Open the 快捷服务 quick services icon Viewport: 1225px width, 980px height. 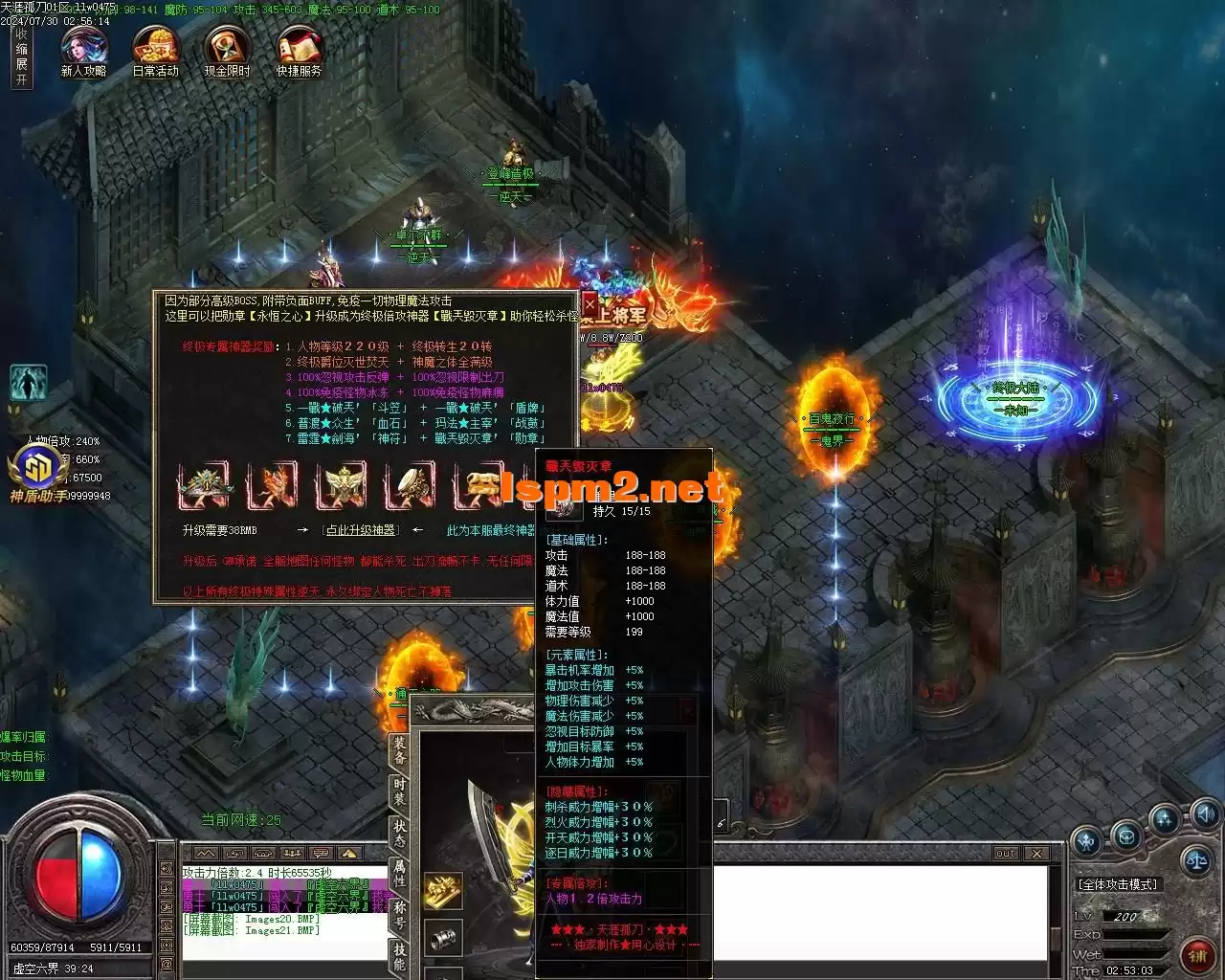click(x=299, y=48)
